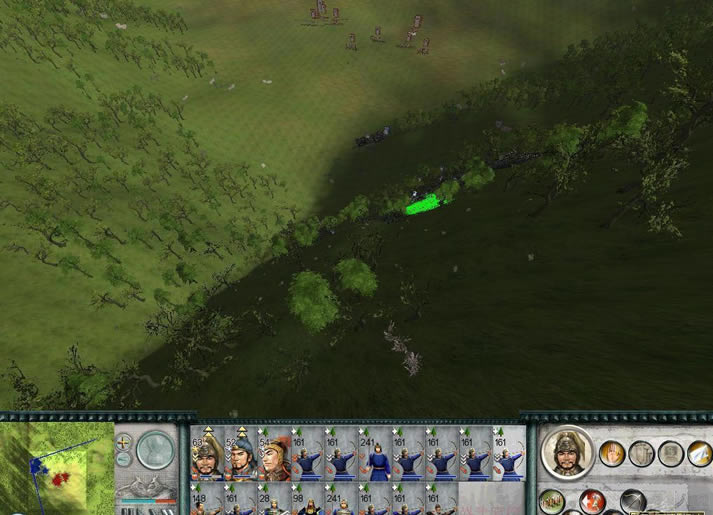
Task: Zoom in the minimap with the plus button
Action: tap(124, 441)
